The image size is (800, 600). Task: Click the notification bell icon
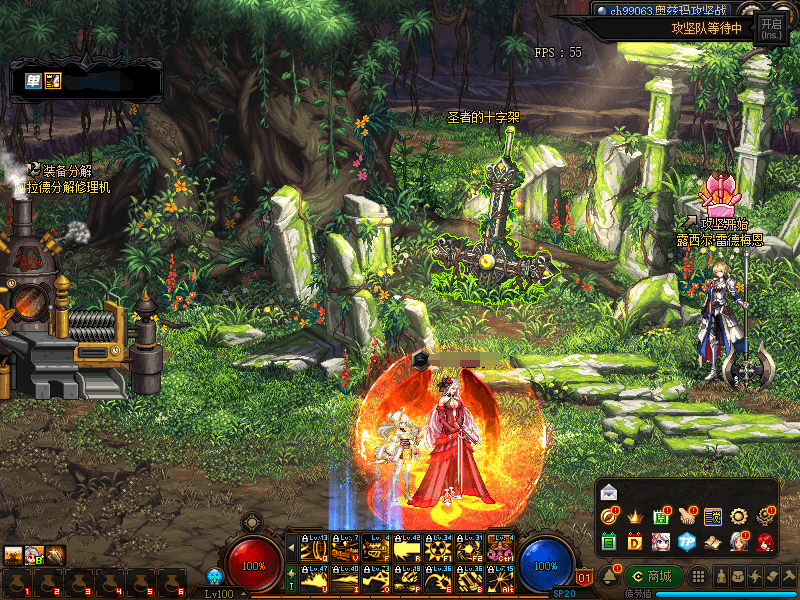pos(609,577)
